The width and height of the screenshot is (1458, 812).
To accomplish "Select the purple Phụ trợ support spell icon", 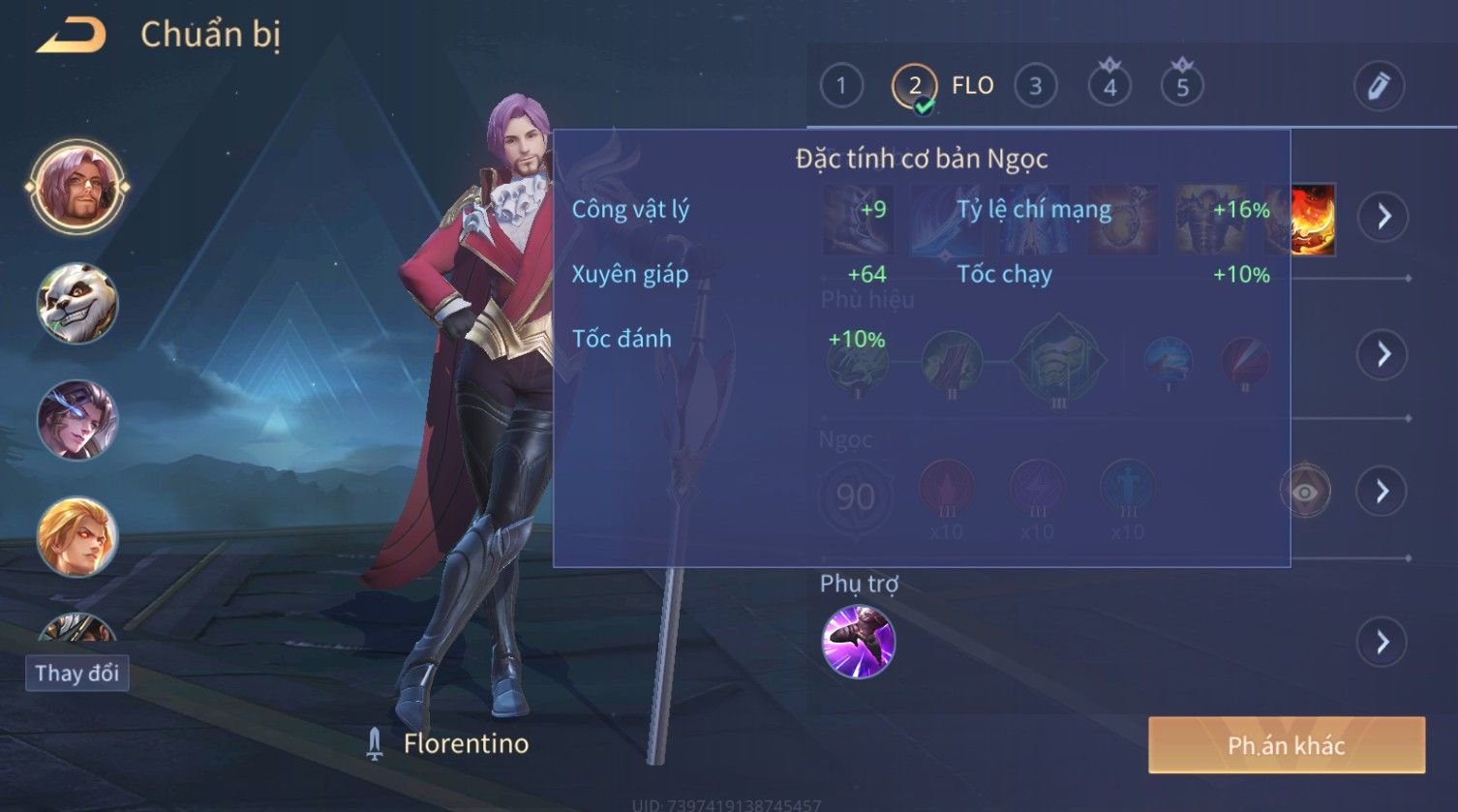I will coord(858,642).
